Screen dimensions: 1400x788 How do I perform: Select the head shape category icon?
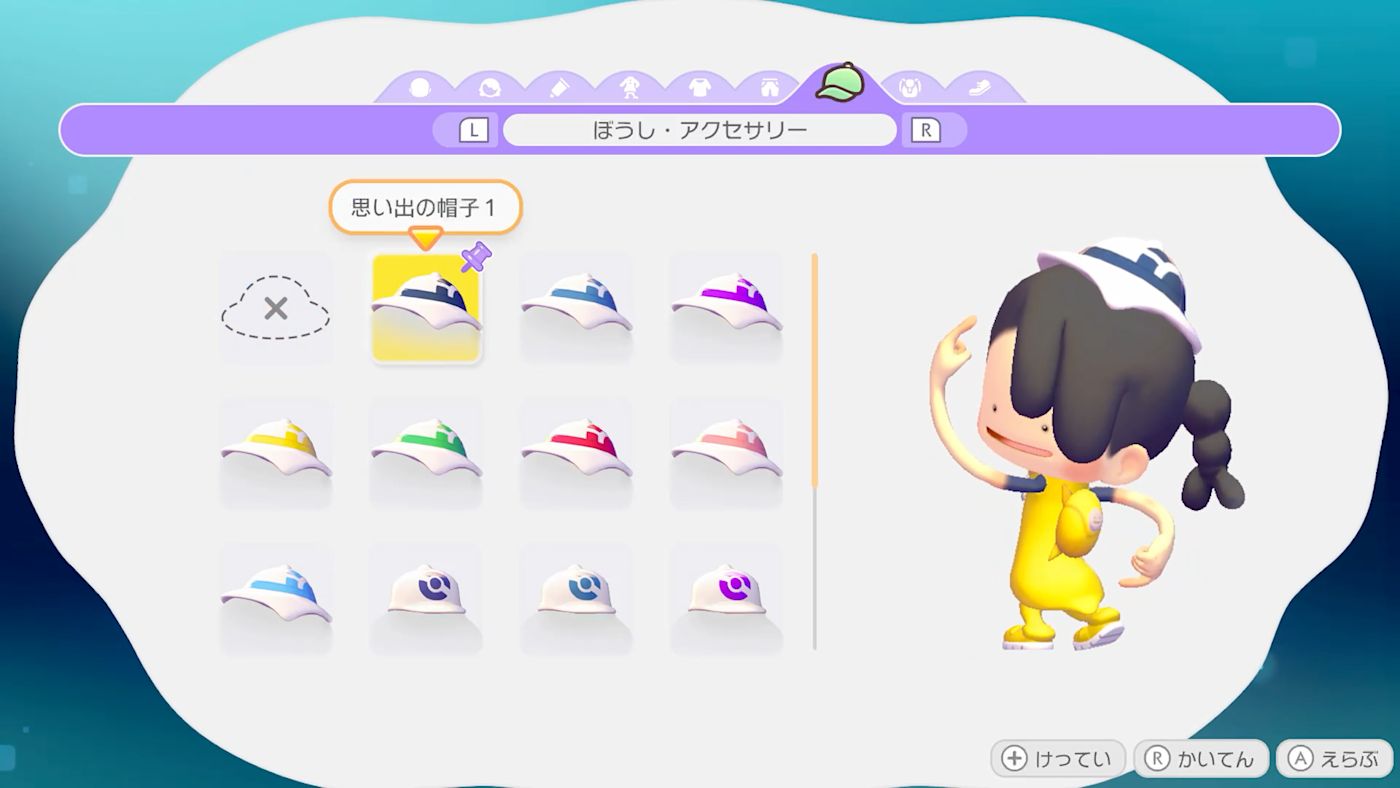coord(420,86)
